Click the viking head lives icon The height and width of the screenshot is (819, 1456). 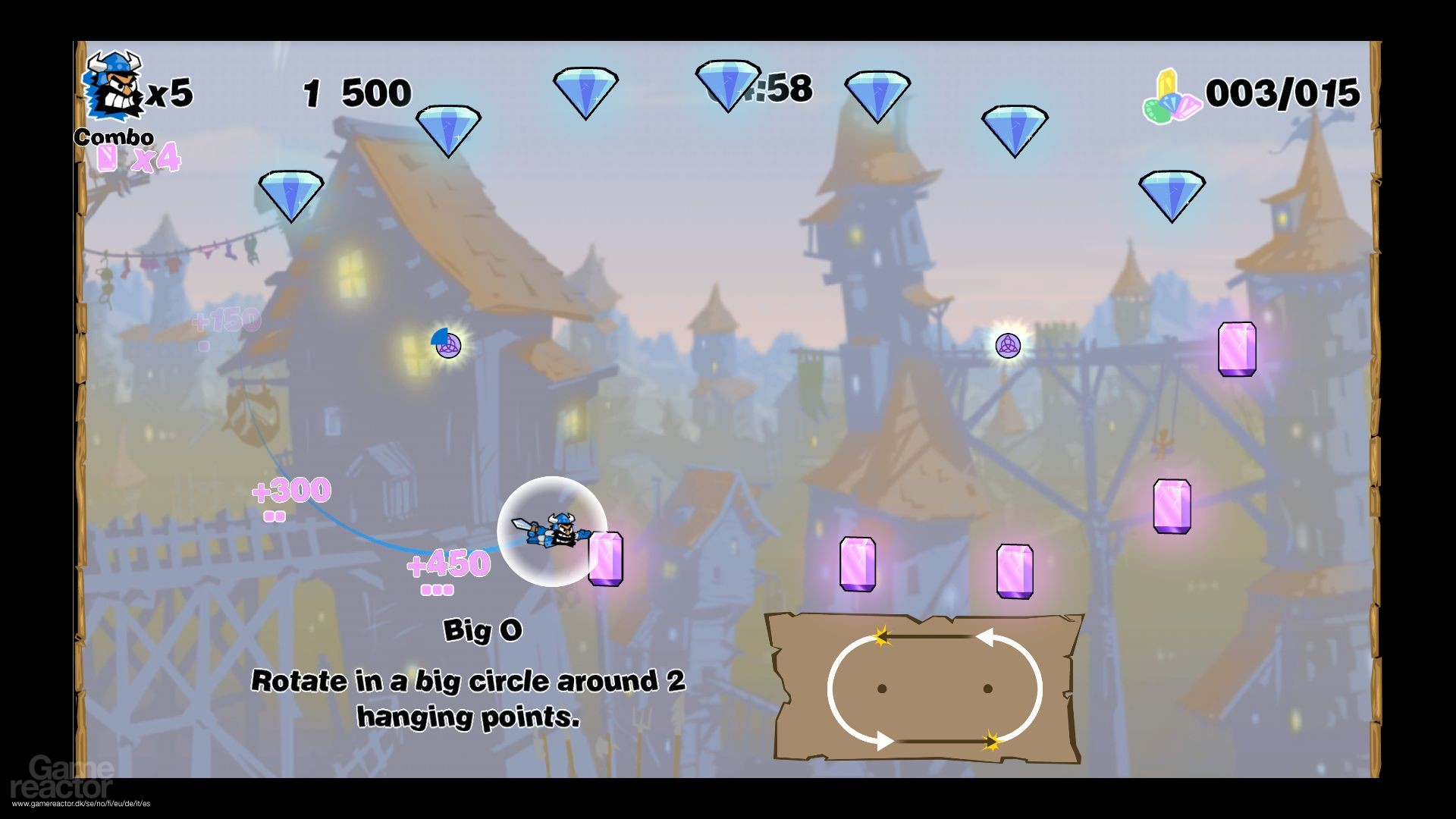113,86
